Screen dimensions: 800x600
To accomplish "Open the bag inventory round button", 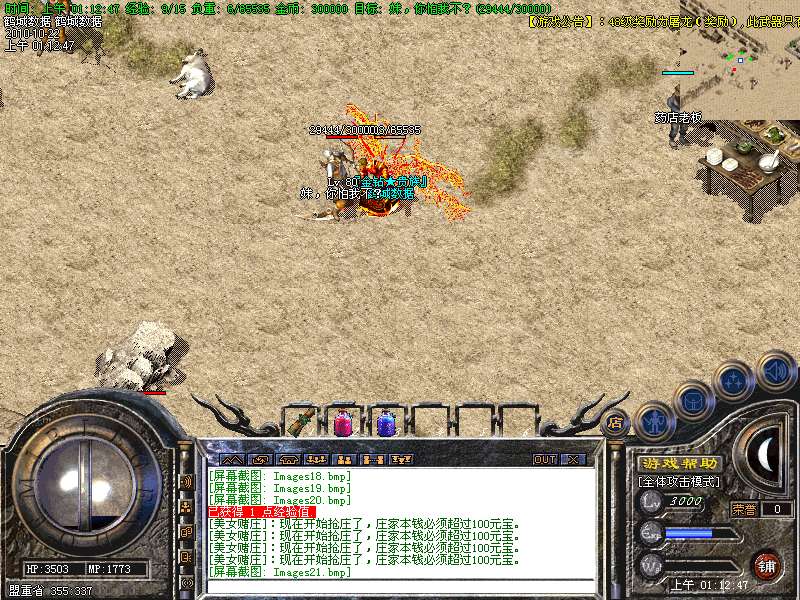I will point(693,400).
